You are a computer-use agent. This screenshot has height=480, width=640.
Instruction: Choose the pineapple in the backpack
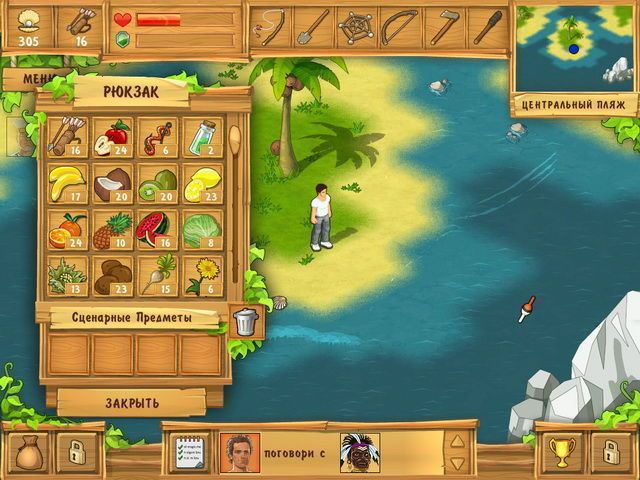click(x=112, y=229)
